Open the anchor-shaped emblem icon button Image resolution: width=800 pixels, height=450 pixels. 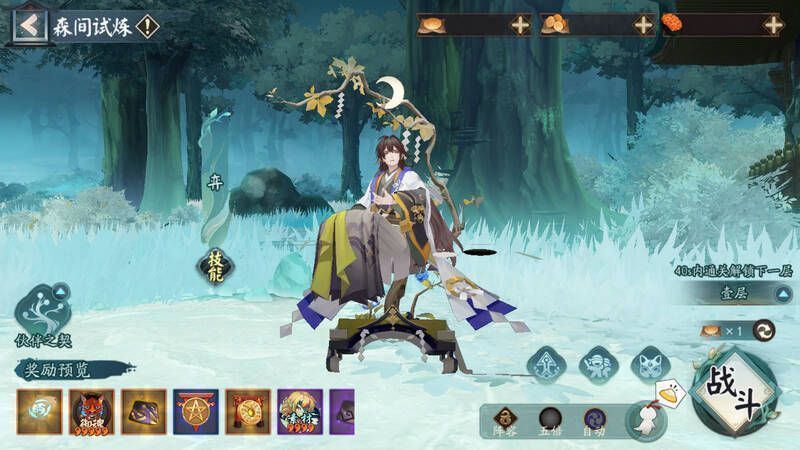pyautogui.click(x=547, y=364)
